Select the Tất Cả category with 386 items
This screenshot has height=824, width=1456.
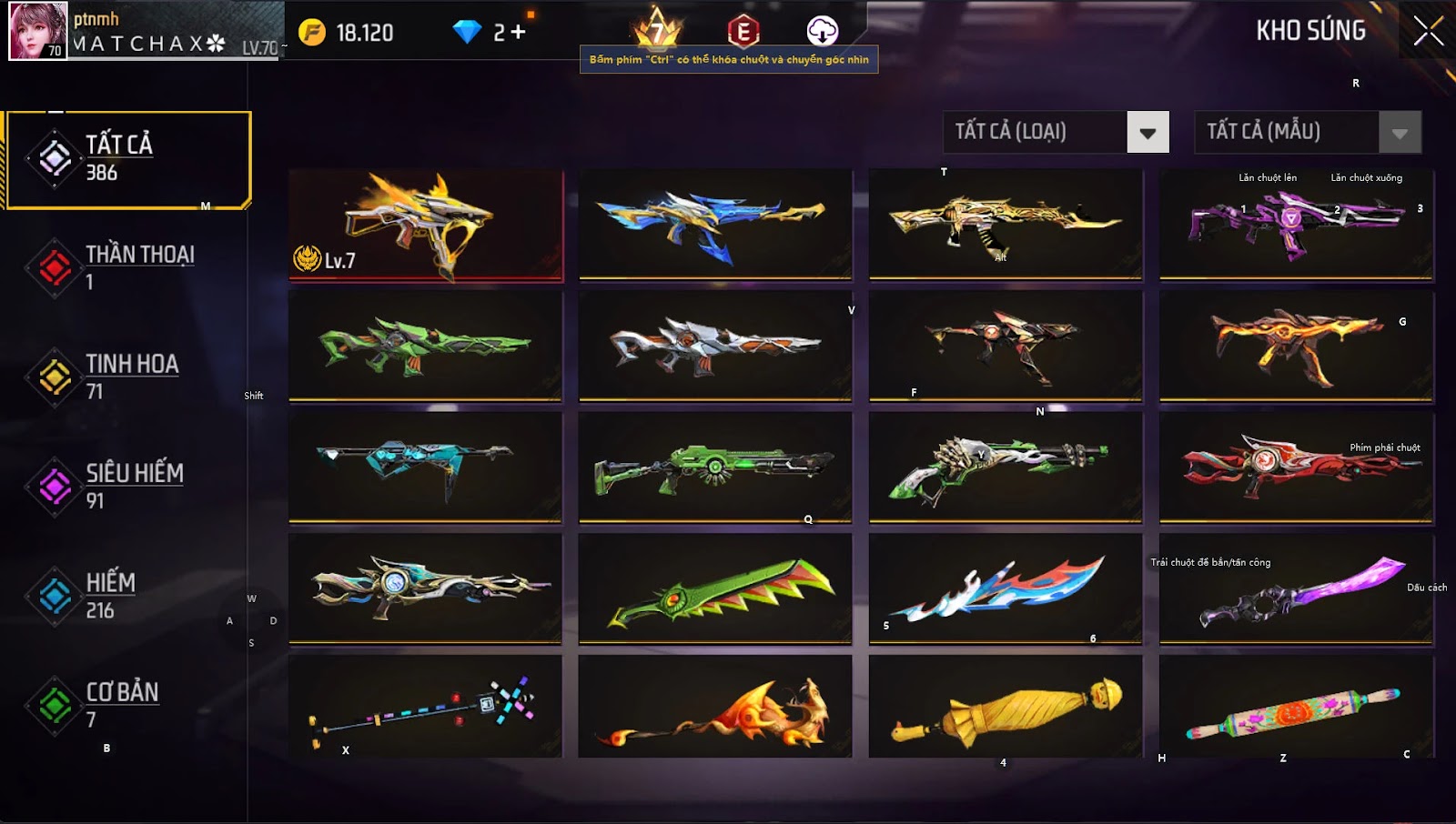tap(127, 159)
